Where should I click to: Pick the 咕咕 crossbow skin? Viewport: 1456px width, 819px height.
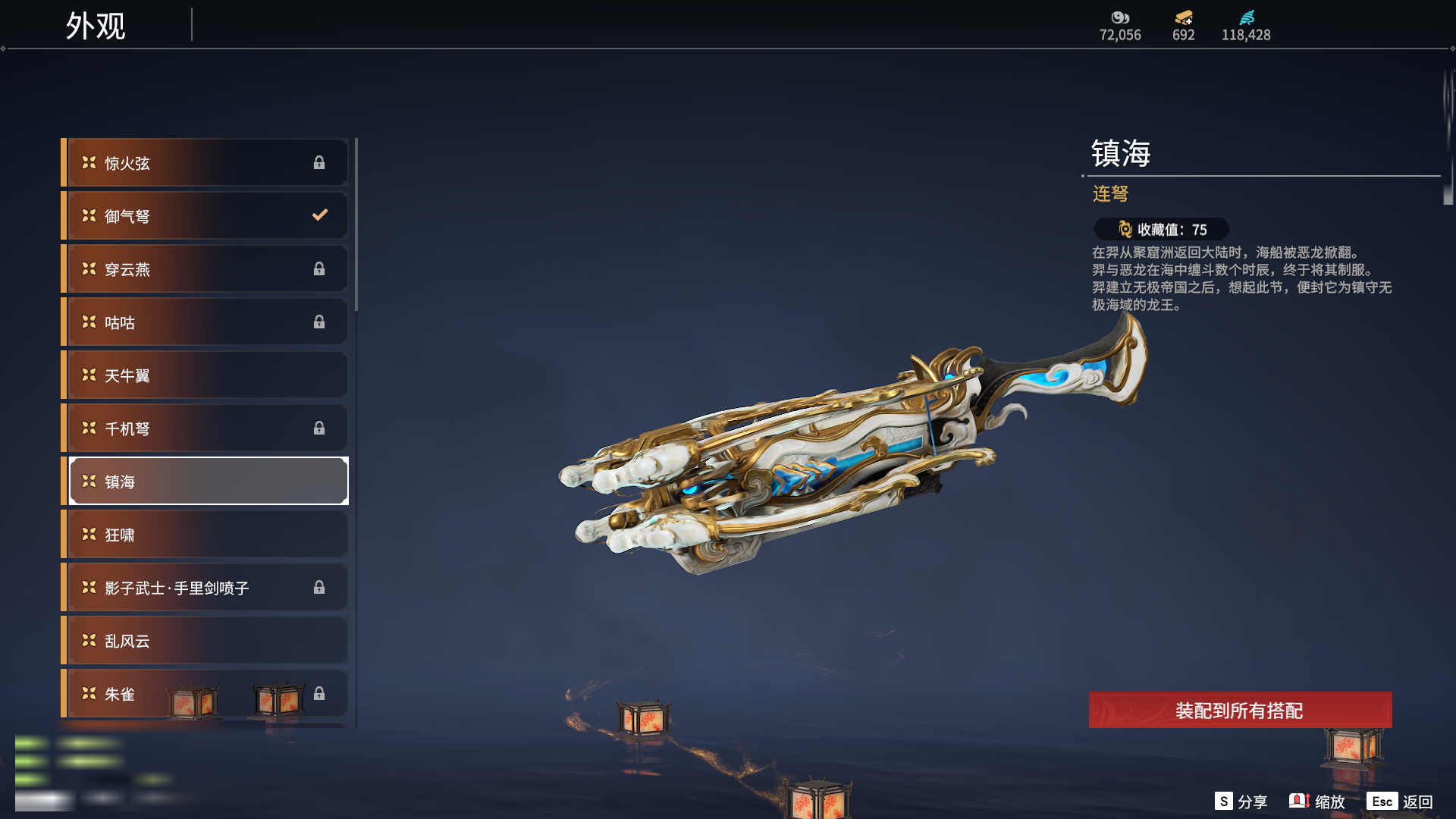click(205, 322)
